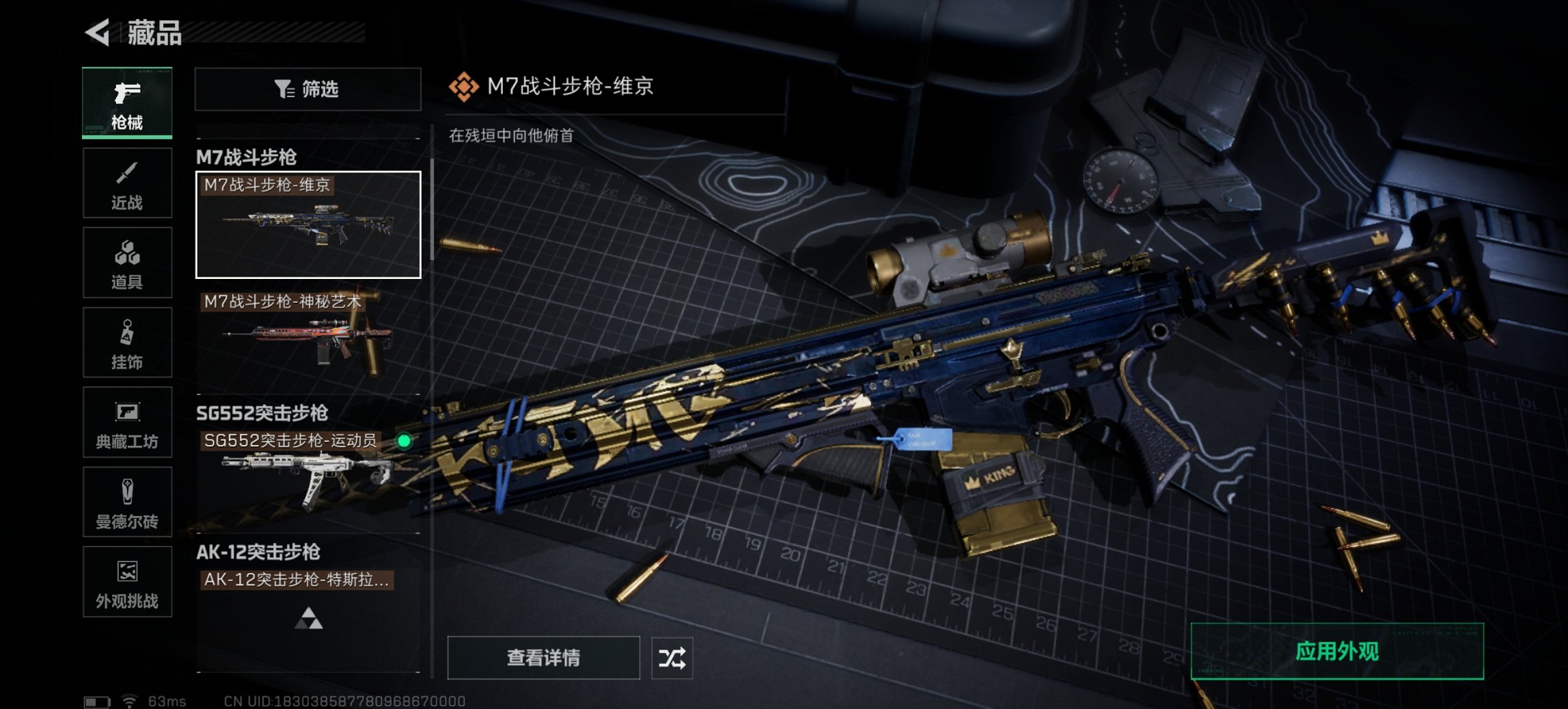Click the M7 rarity diamond icon beside title
The width and height of the screenshot is (1568, 709).
tap(464, 88)
